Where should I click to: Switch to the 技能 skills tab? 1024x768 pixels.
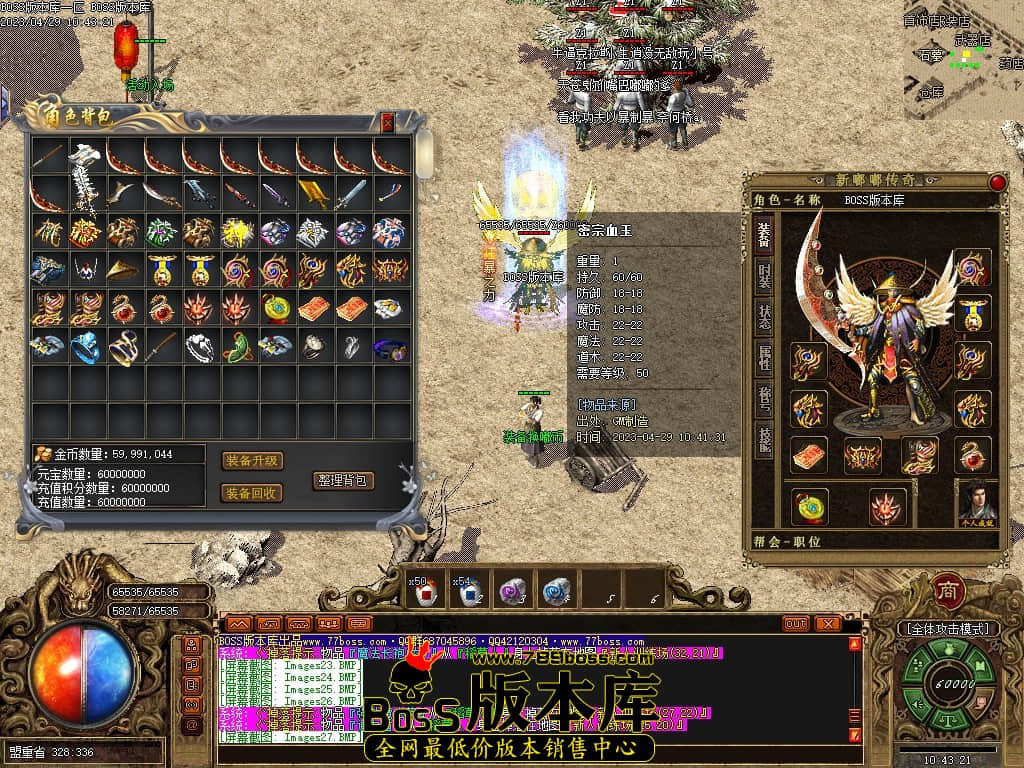point(763,440)
